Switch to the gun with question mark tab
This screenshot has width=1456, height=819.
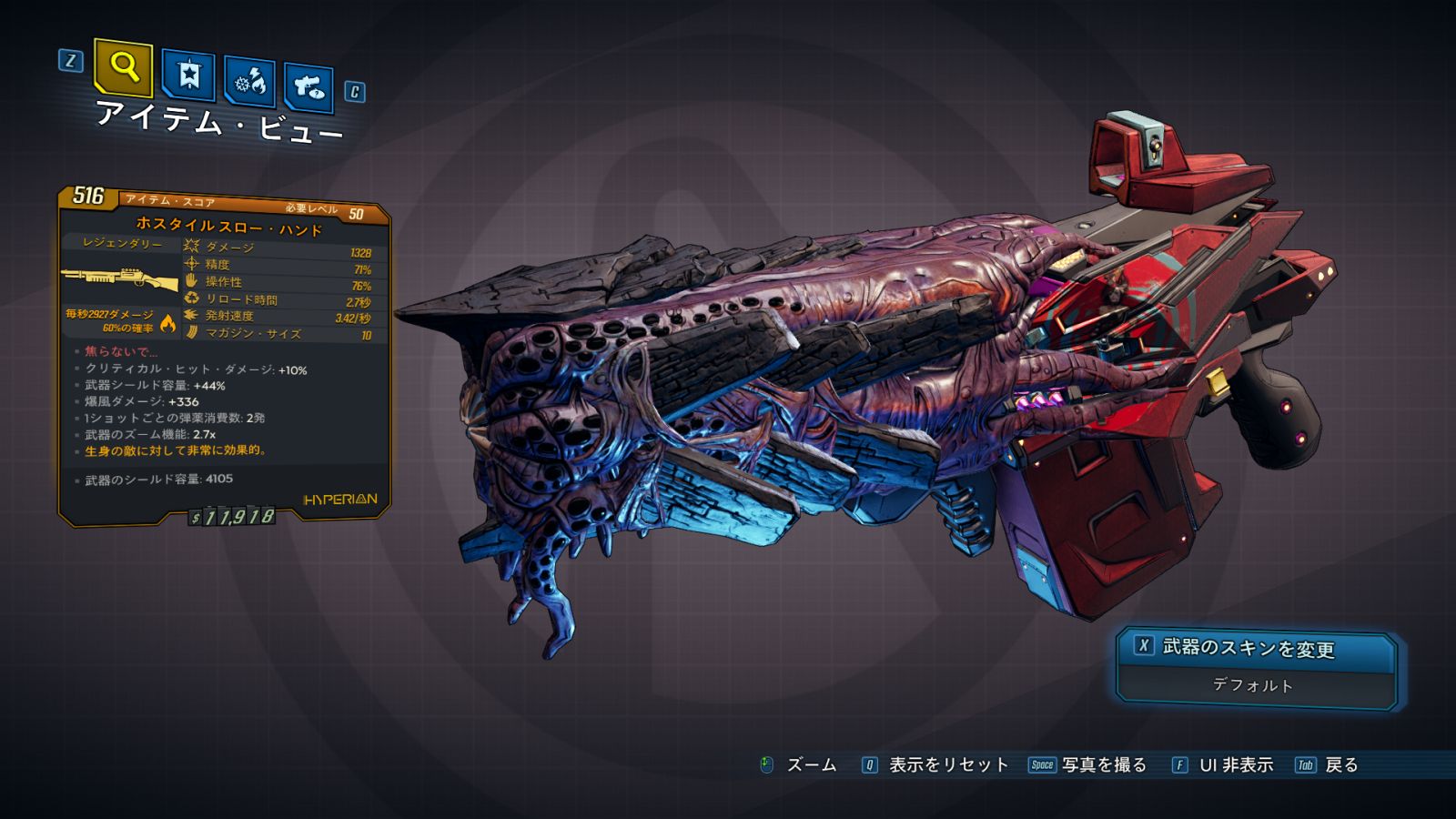308,87
